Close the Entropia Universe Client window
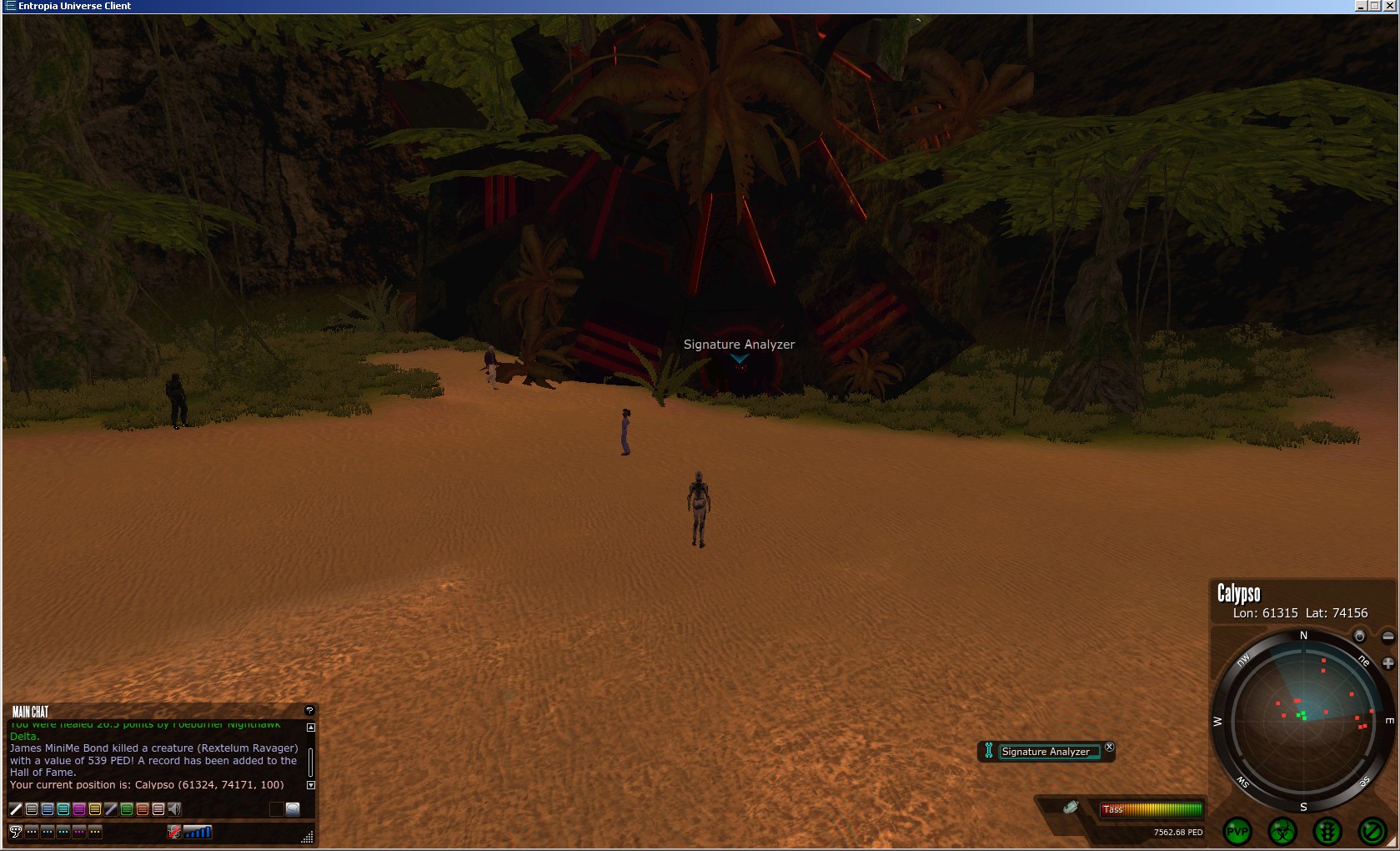The image size is (1400, 851). pos(1390,6)
